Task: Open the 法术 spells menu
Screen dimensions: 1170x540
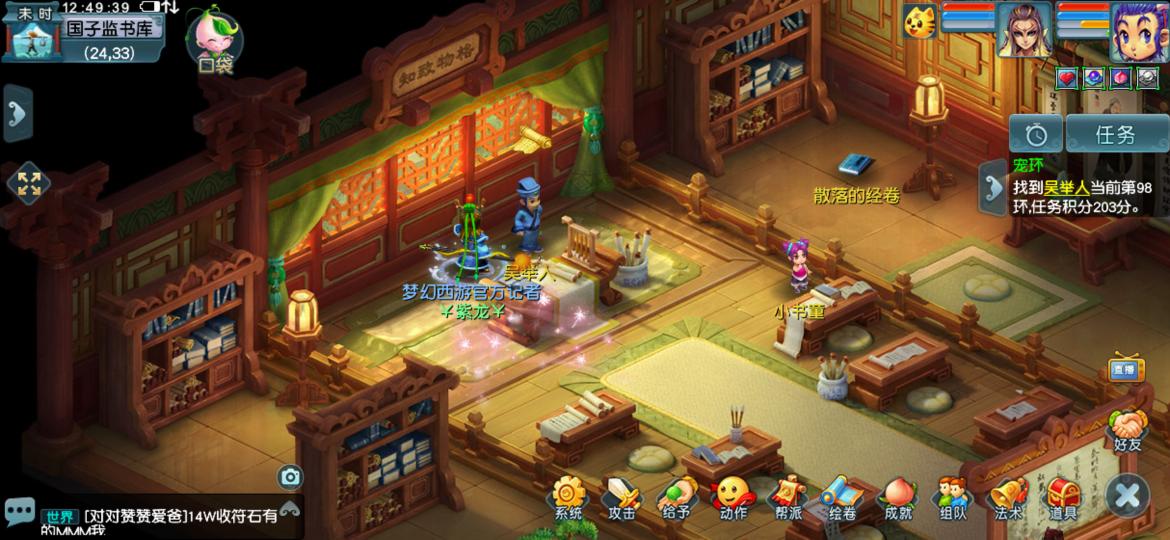Action: click(1007, 497)
